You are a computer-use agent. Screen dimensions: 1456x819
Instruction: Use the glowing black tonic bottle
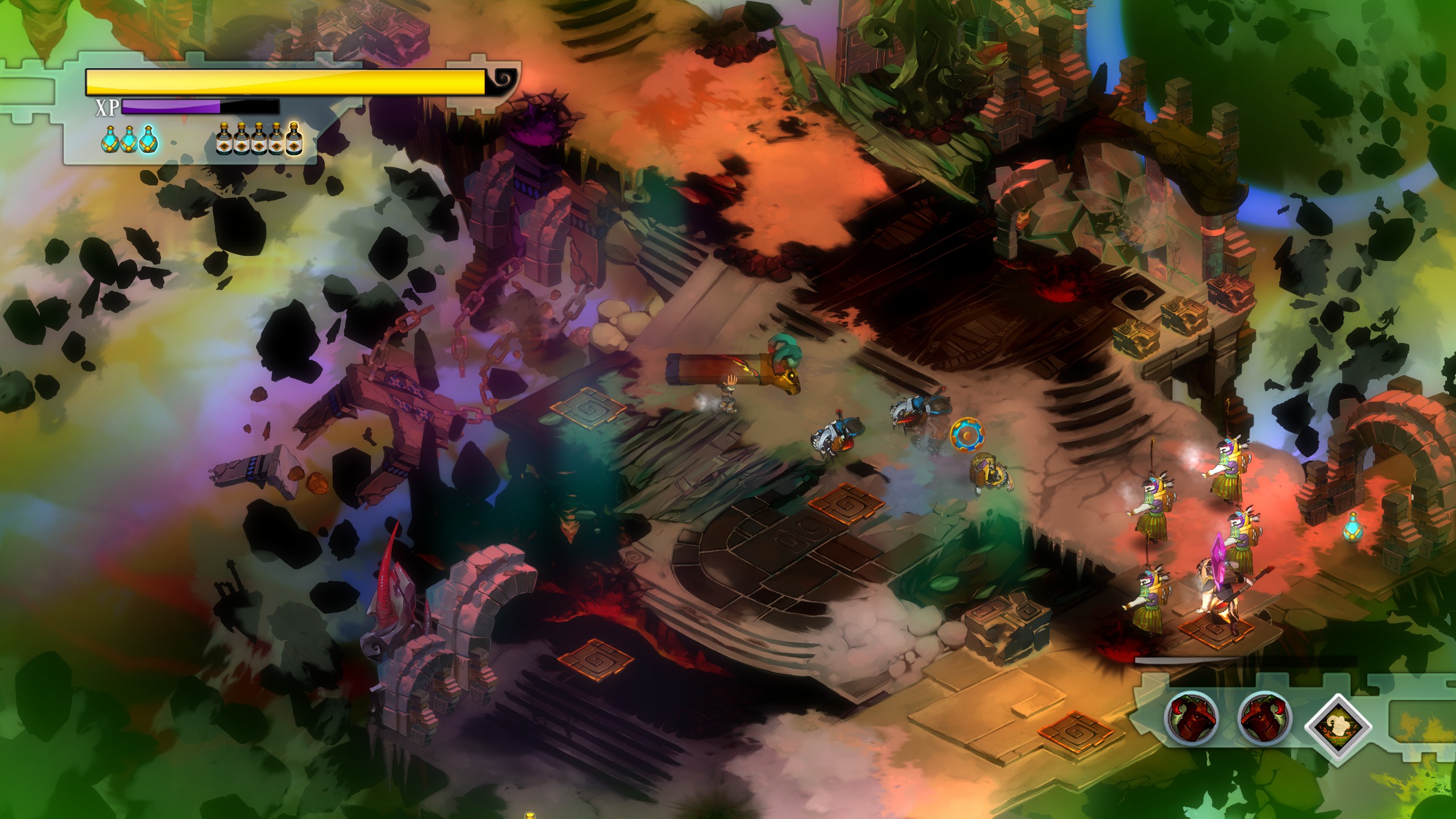[294, 140]
